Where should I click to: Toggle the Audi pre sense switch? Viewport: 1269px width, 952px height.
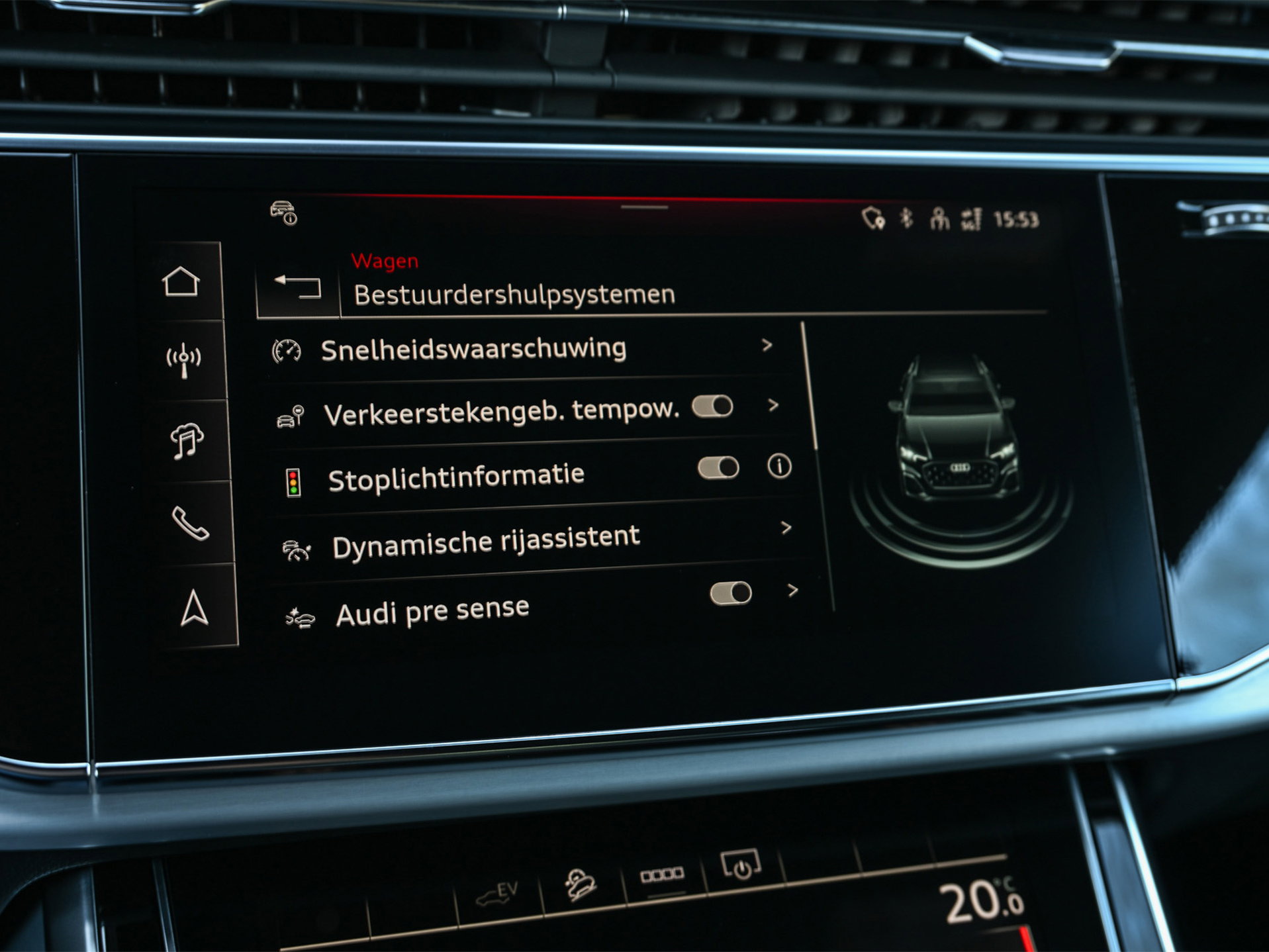[x=731, y=593]
